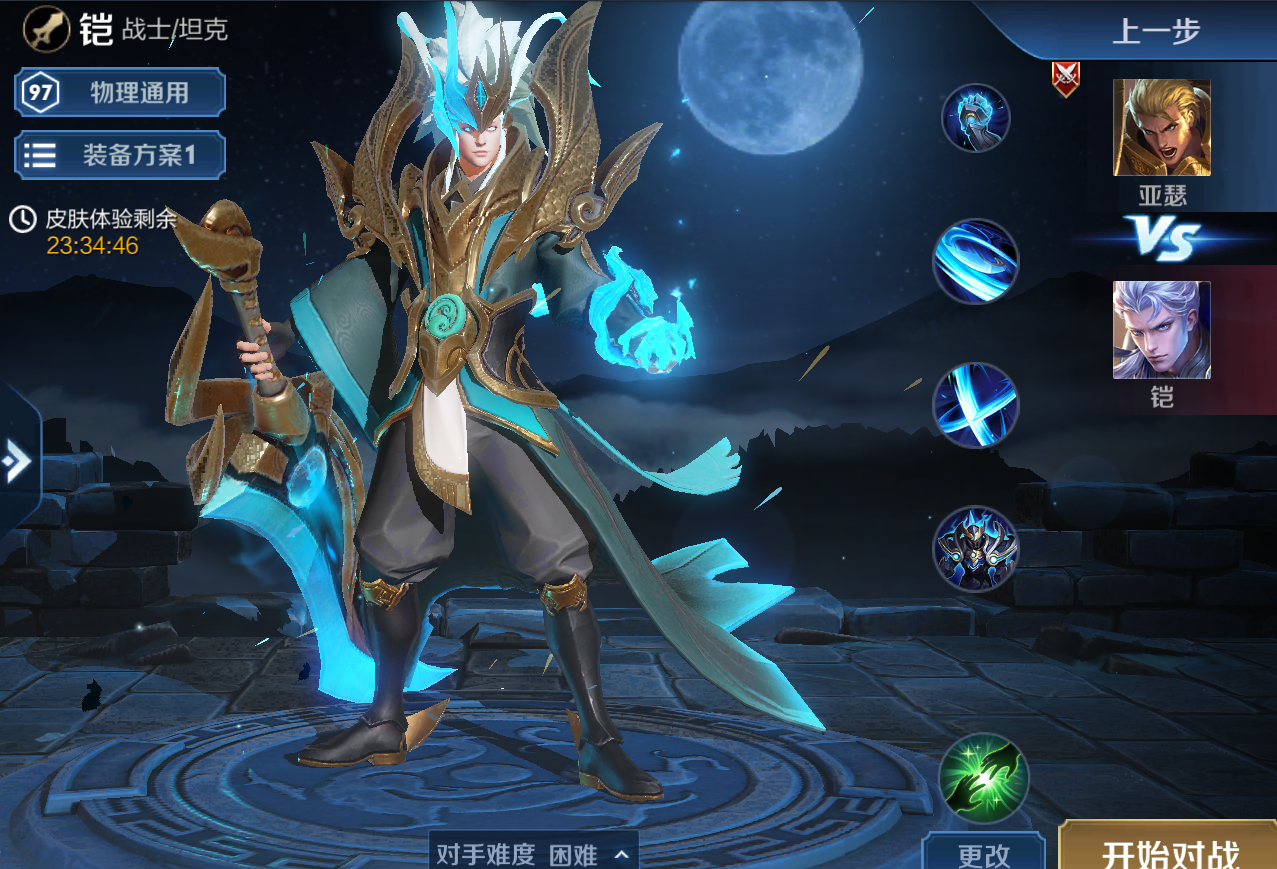The height and width of the screenshot is (869, 1277).
Task: Open the 对手难度 difficulty dropdown
Action: [x=533, y=853]
